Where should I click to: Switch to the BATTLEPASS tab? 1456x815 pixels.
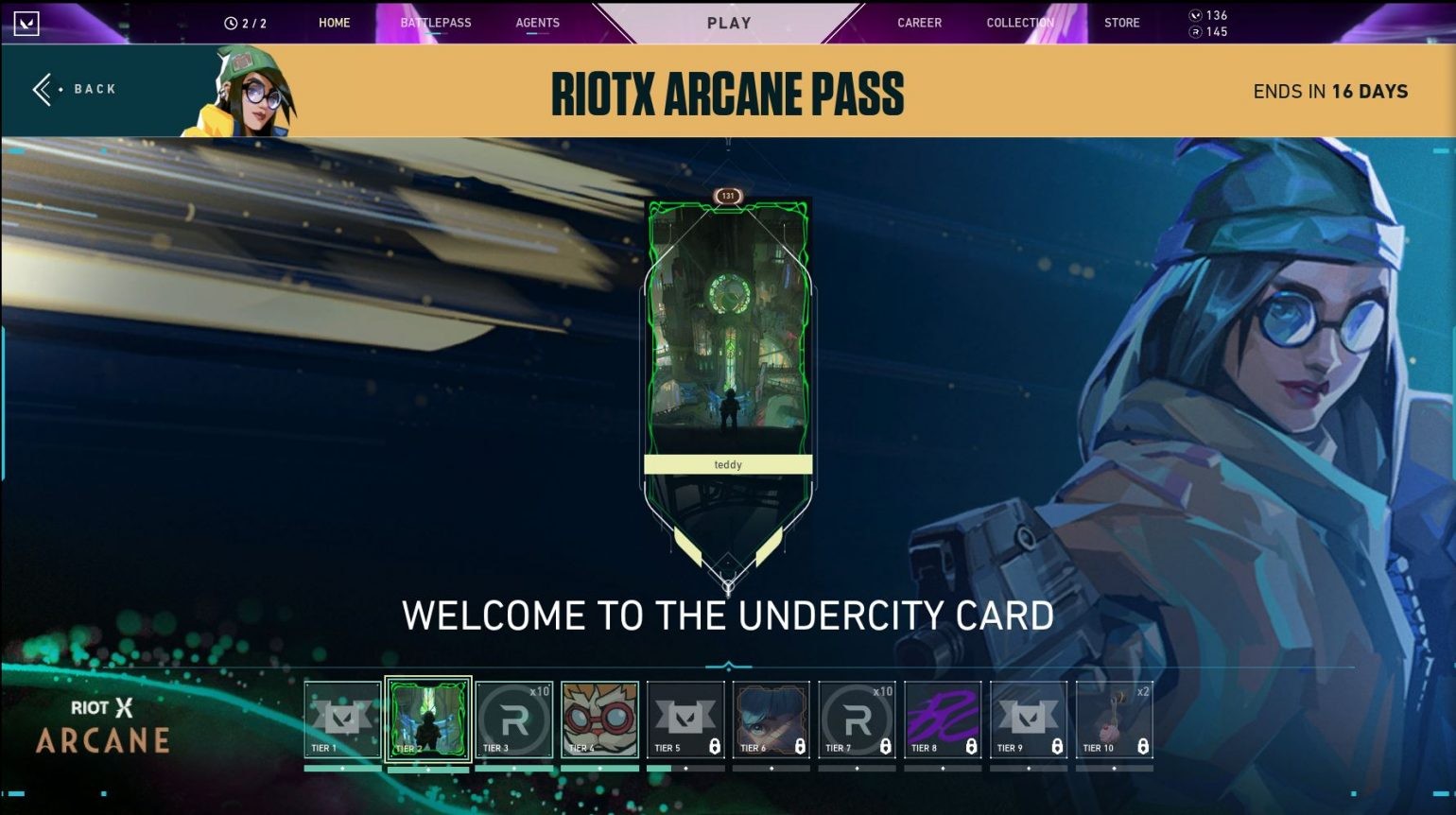click(x=436, y=23)
